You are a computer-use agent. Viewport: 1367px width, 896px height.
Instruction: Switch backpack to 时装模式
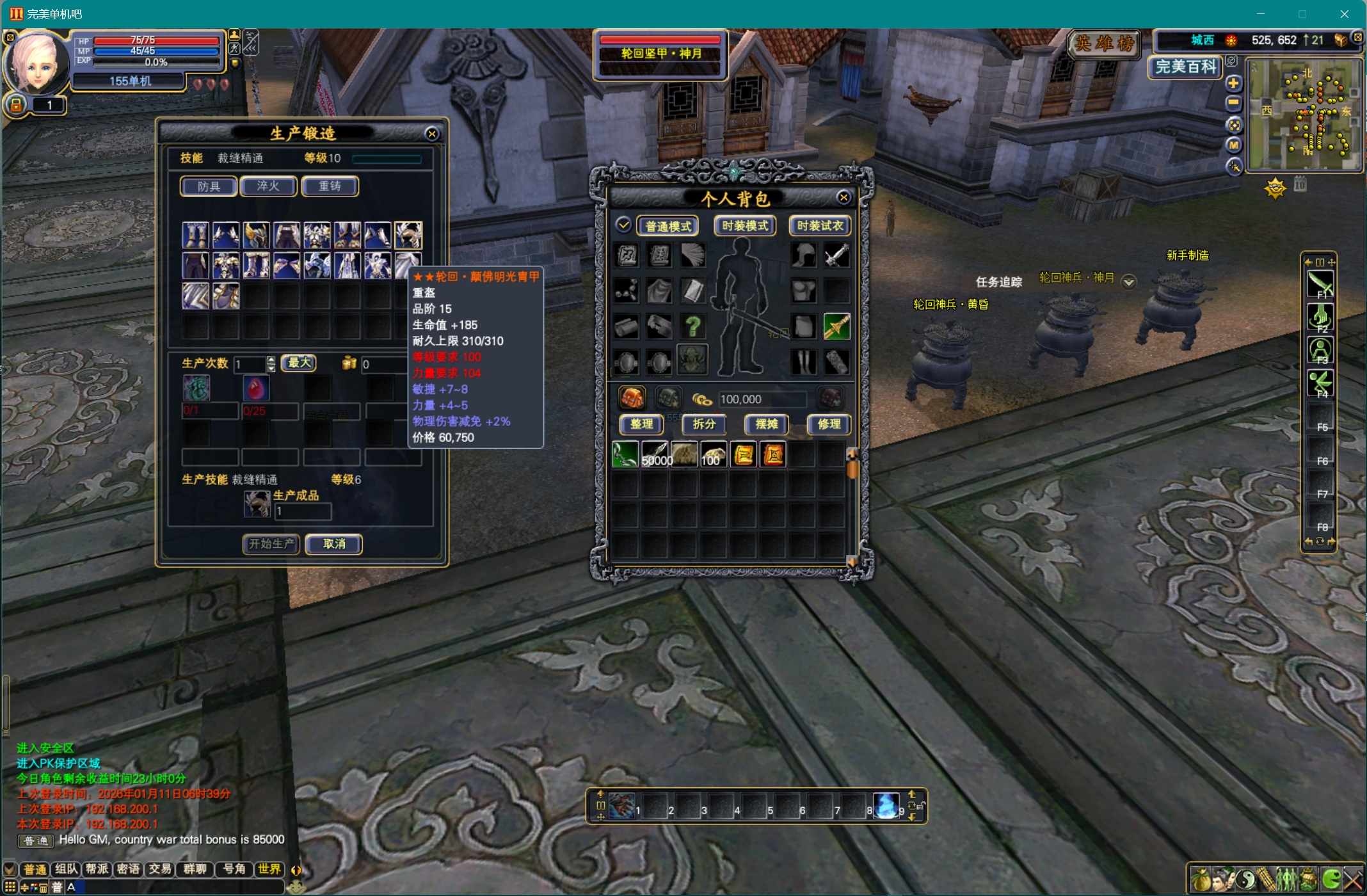pyautogui.click(x=745, y=226)
